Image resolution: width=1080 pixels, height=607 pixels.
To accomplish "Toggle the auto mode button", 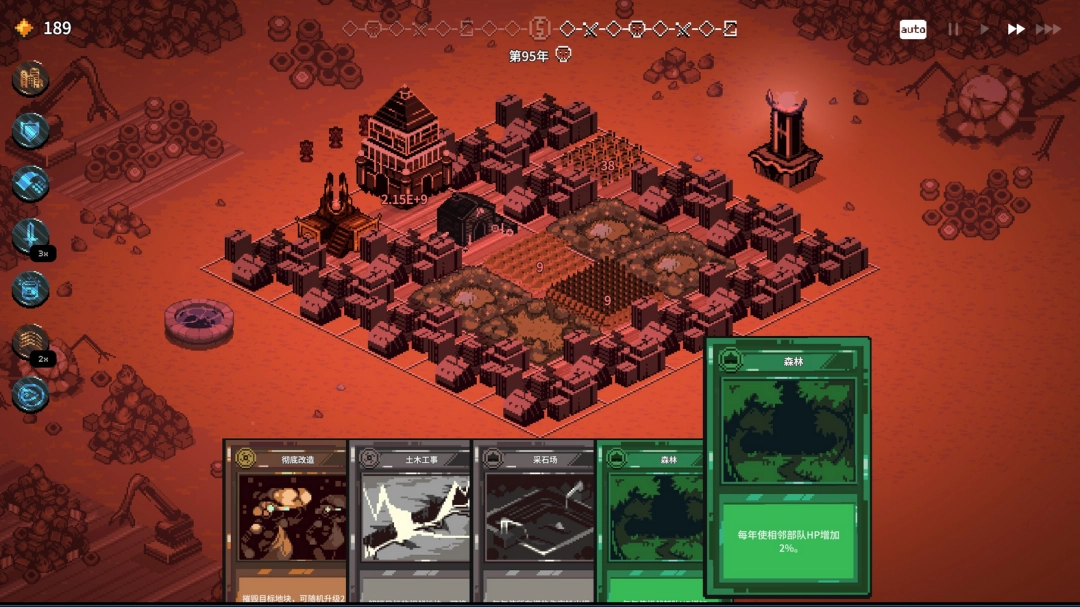I will pyautogui.click(x=912, y=29).
